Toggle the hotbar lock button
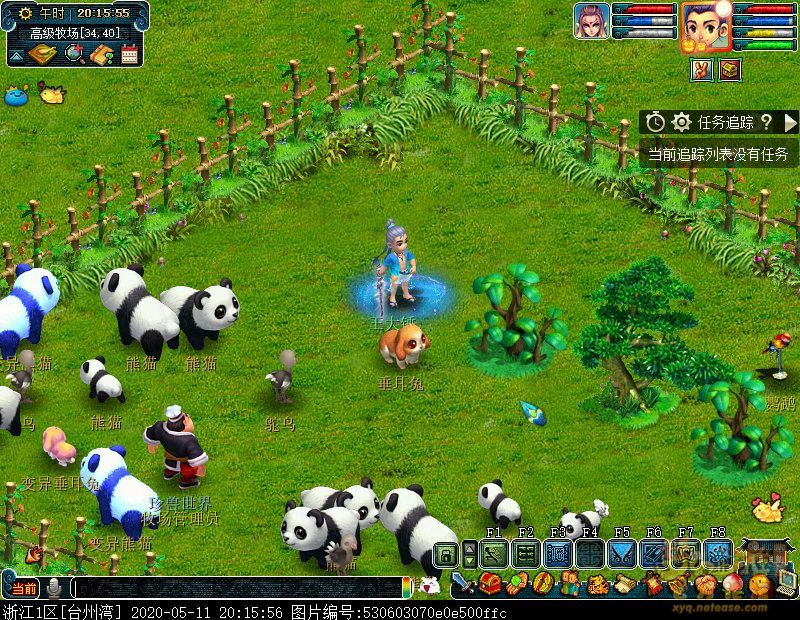Viewport: 800px width, 620px height. coord(446,553)
